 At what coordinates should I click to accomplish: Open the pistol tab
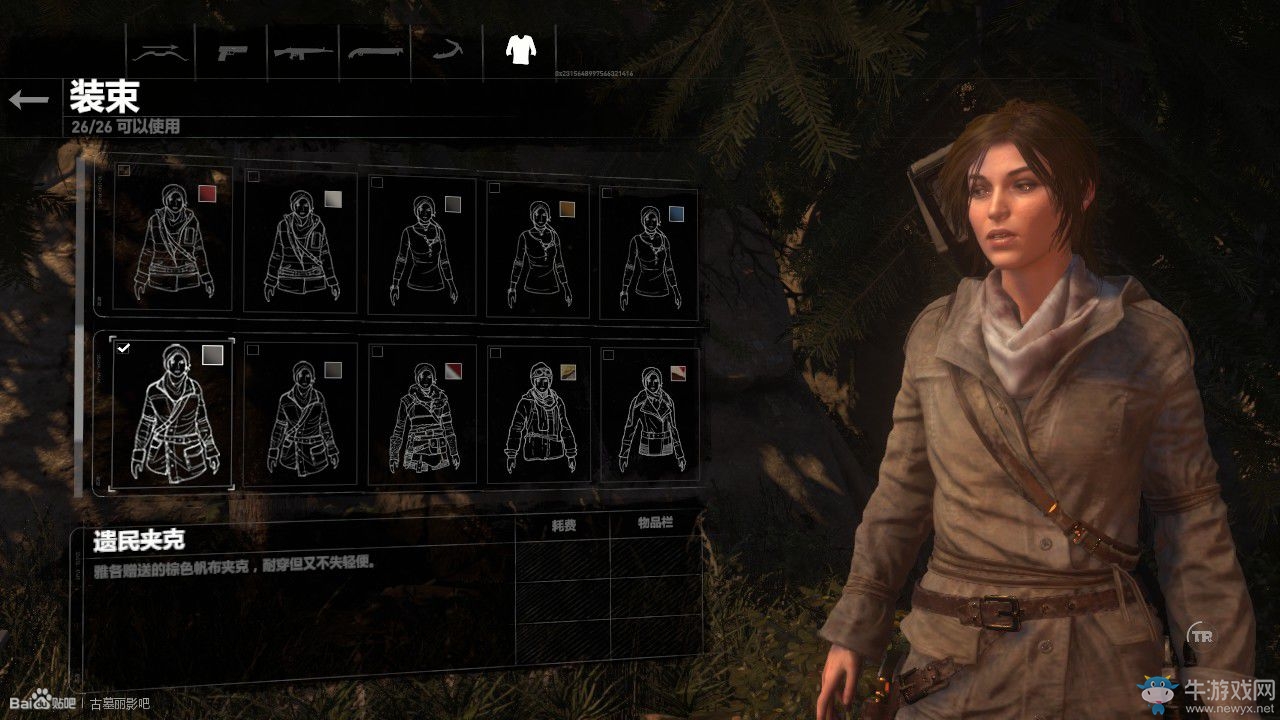coord(235,50)
